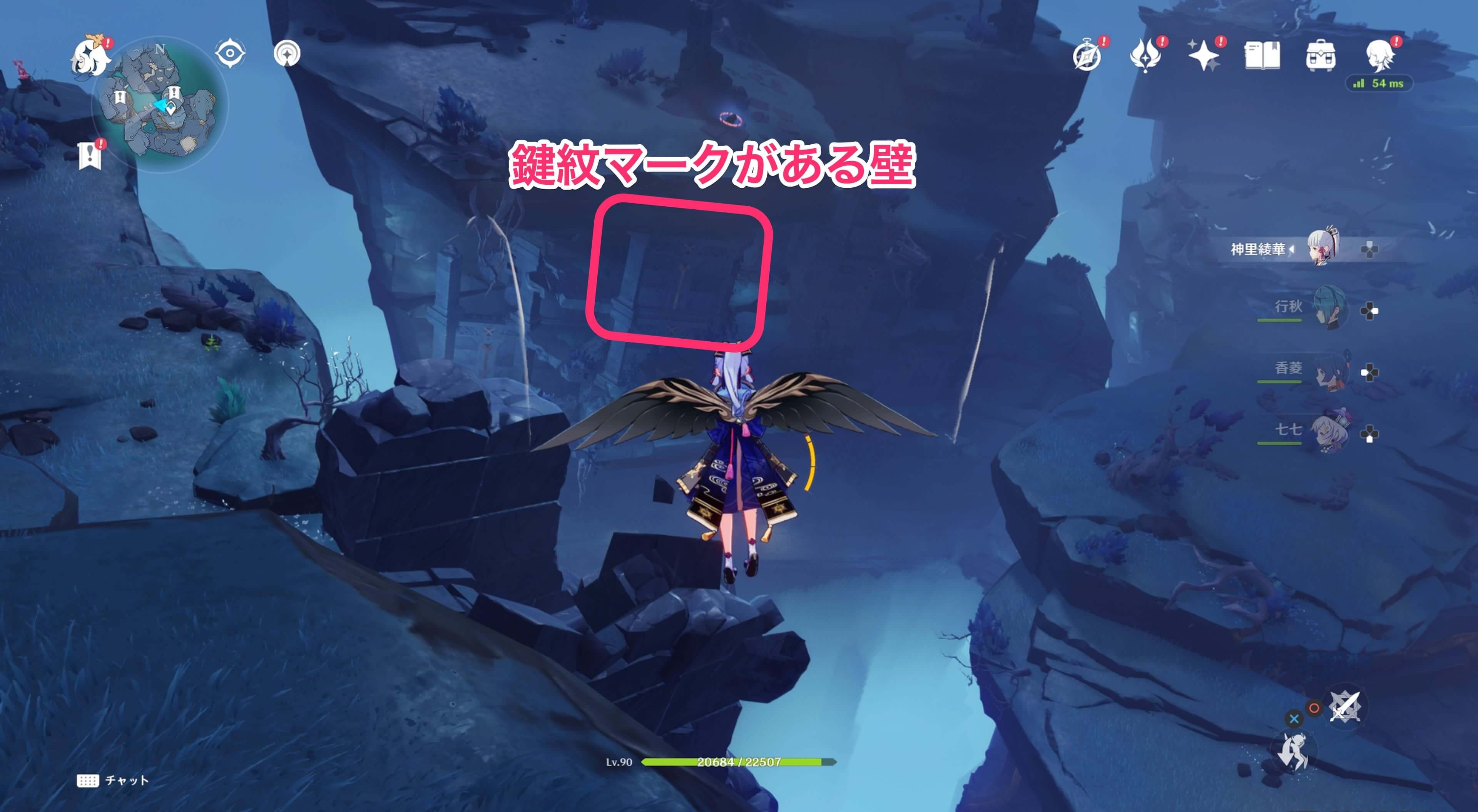
Task: Click the ping indicator showing 54 ms
Action: click(1379, 83)
